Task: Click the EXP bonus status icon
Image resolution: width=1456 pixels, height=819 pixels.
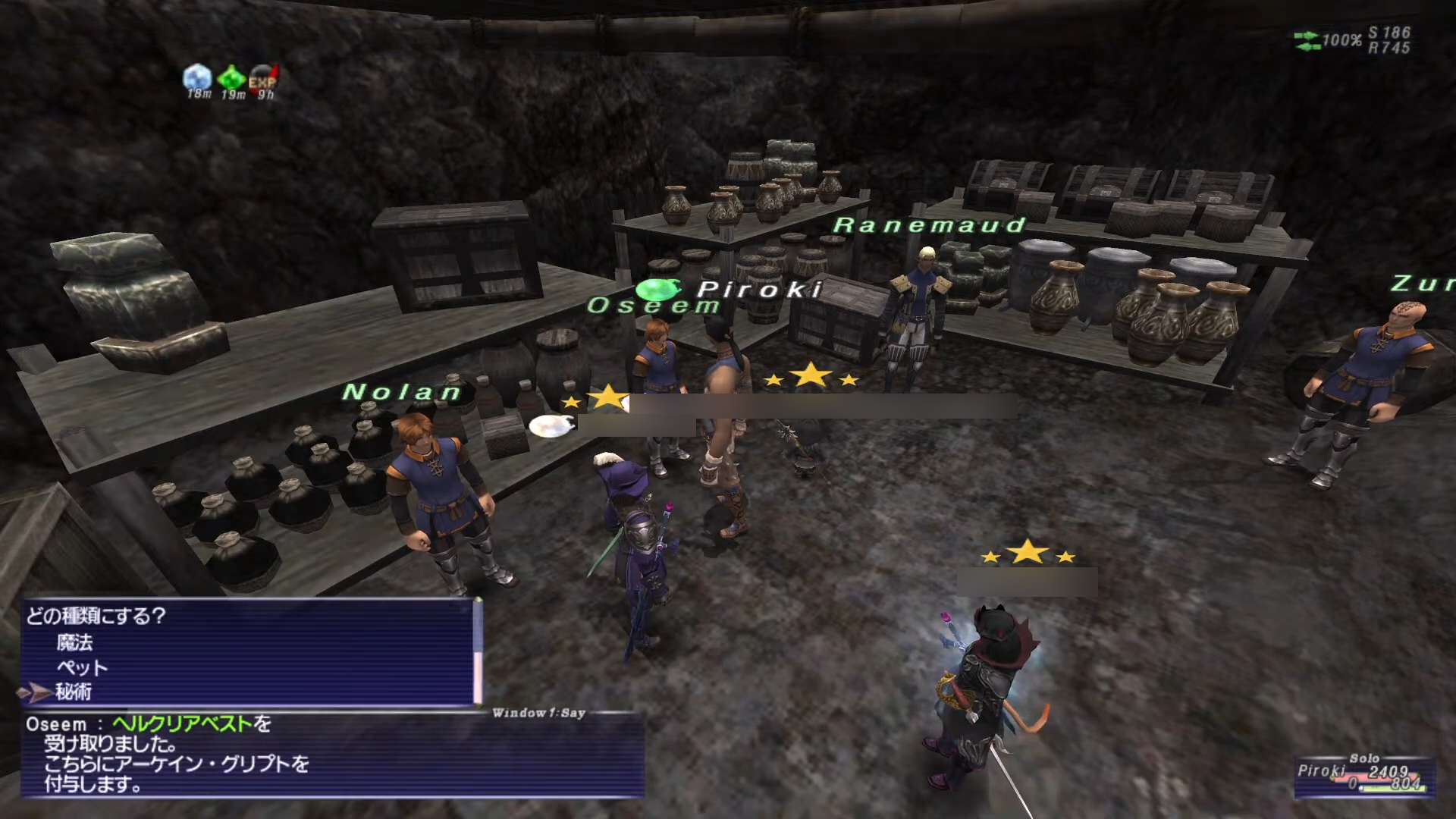Action: [263, 79]
